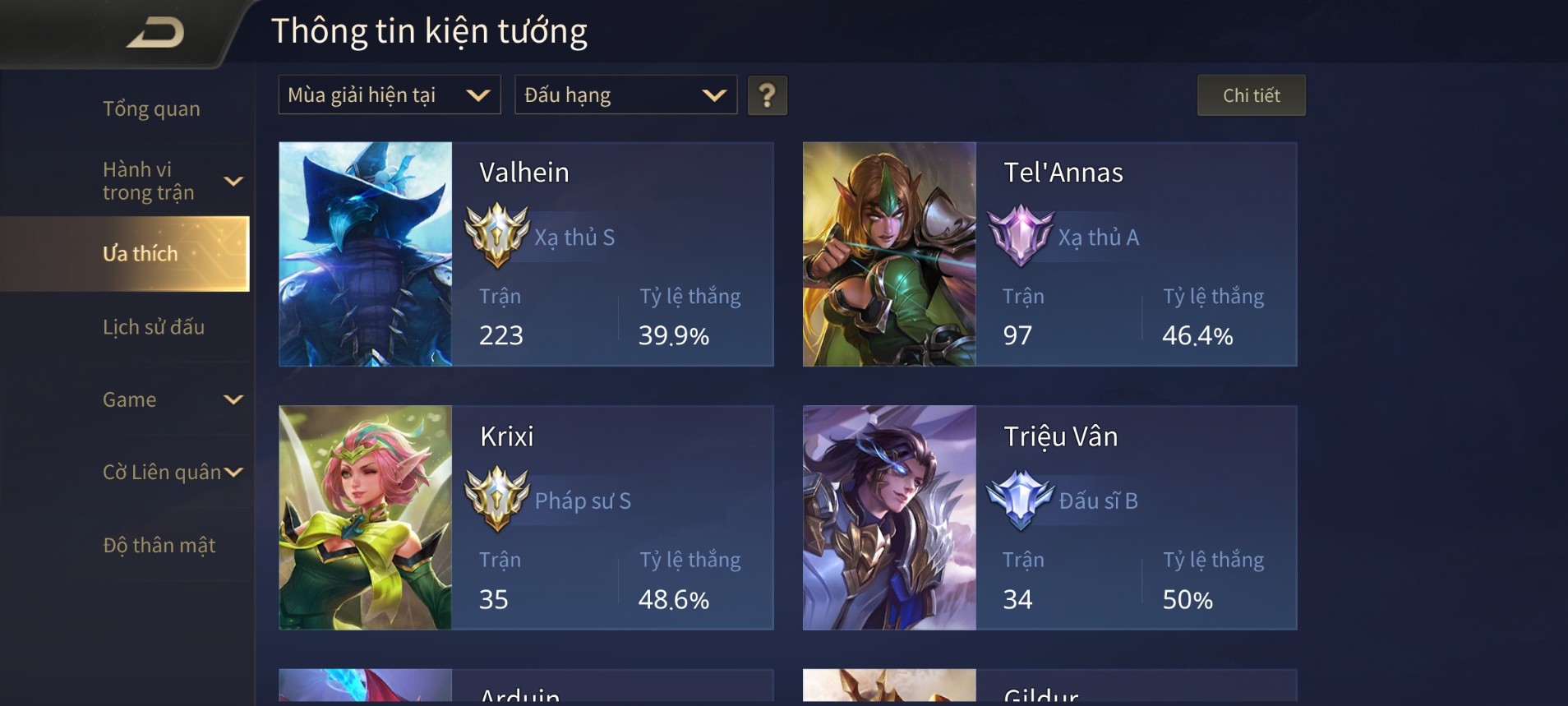Screen dimensions: 1568x706
Task: Select the partially visible Arduin card
Action: point(526,687)
